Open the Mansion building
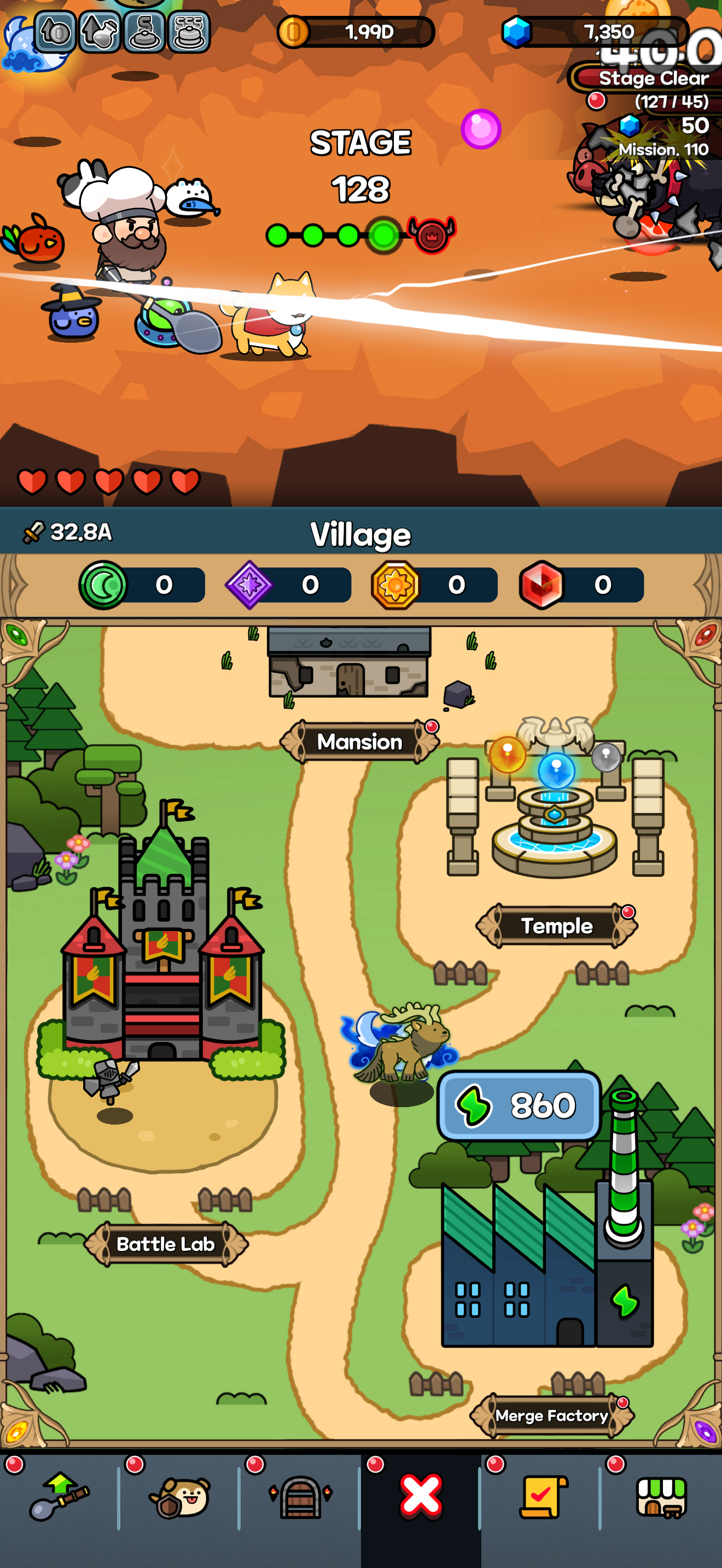This screenshot has height=1568, width=722. click(x=359, y=742)
